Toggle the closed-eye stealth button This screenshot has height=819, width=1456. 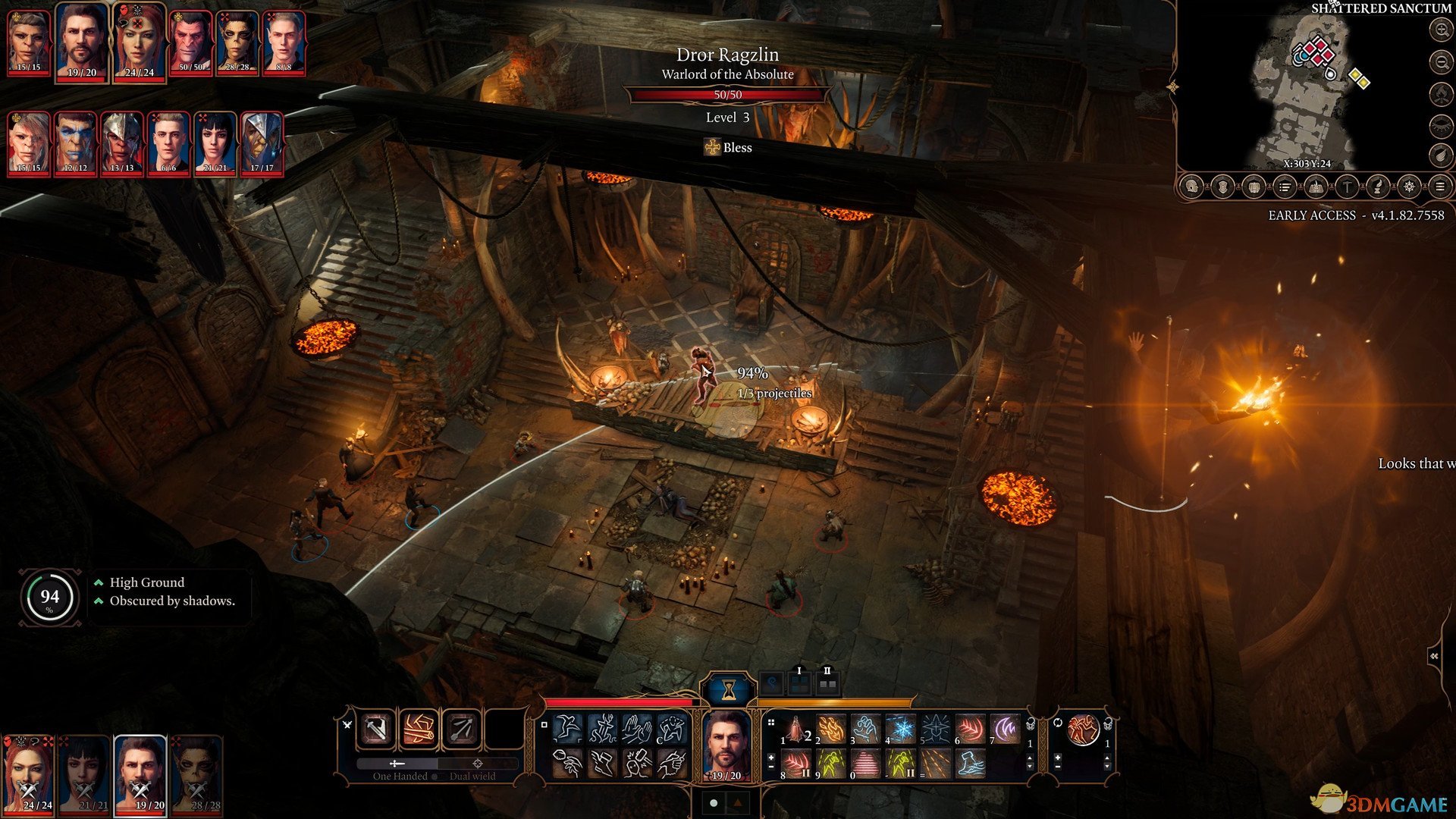click(x=1440, y=124)
